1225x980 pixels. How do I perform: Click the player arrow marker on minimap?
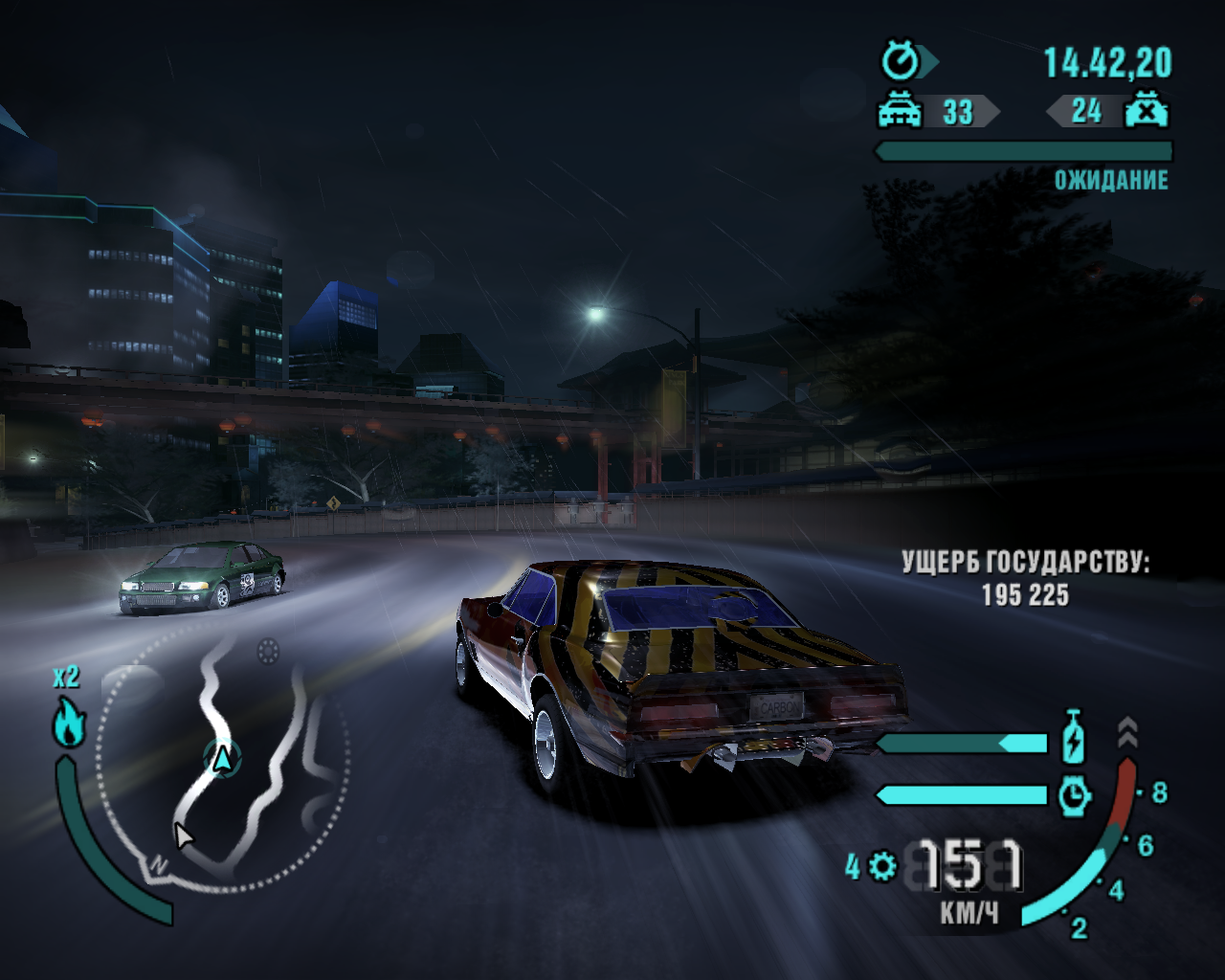pos(223,759)
